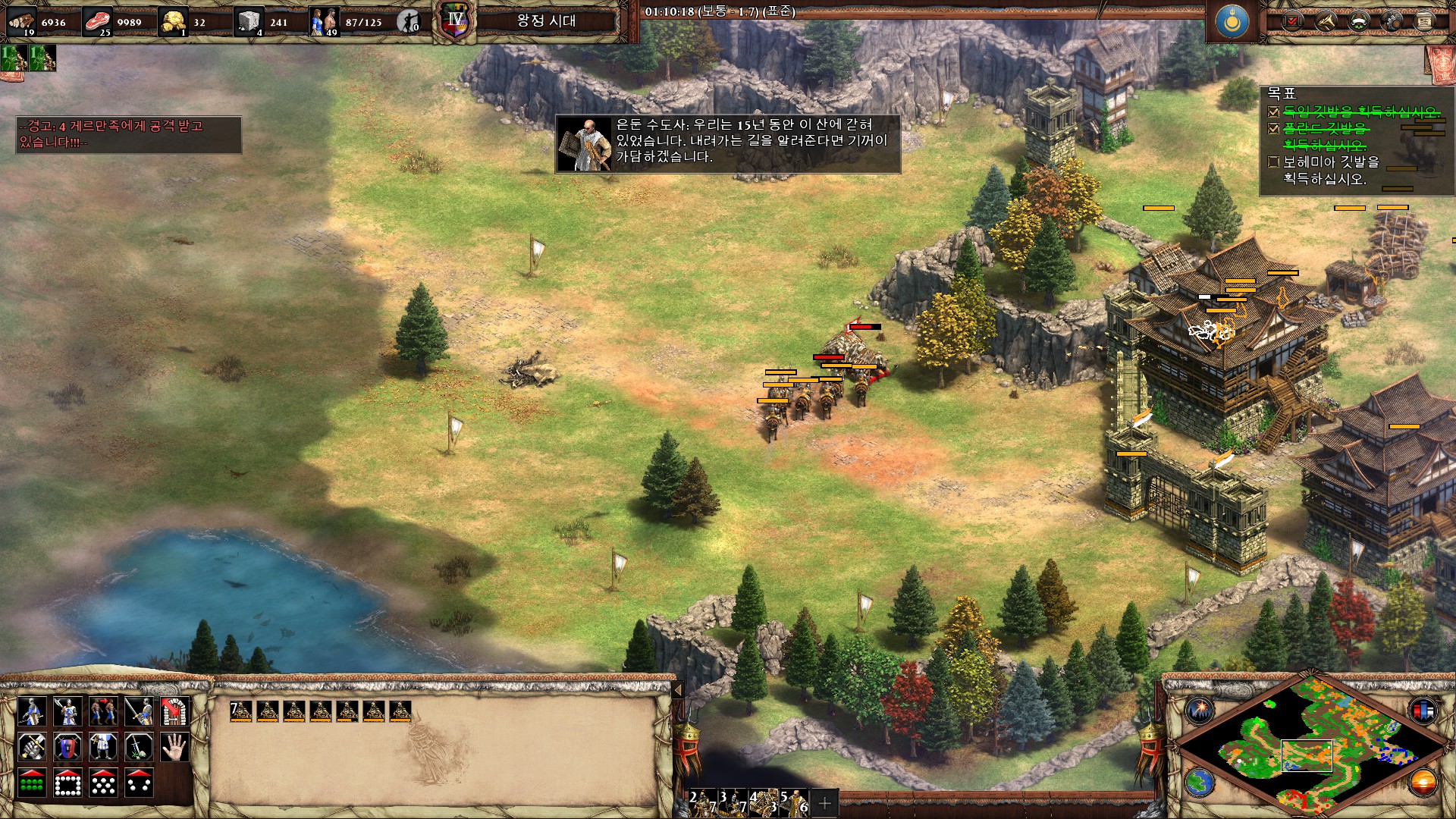
Task: Select control group 2
Action: click(702, 802)
